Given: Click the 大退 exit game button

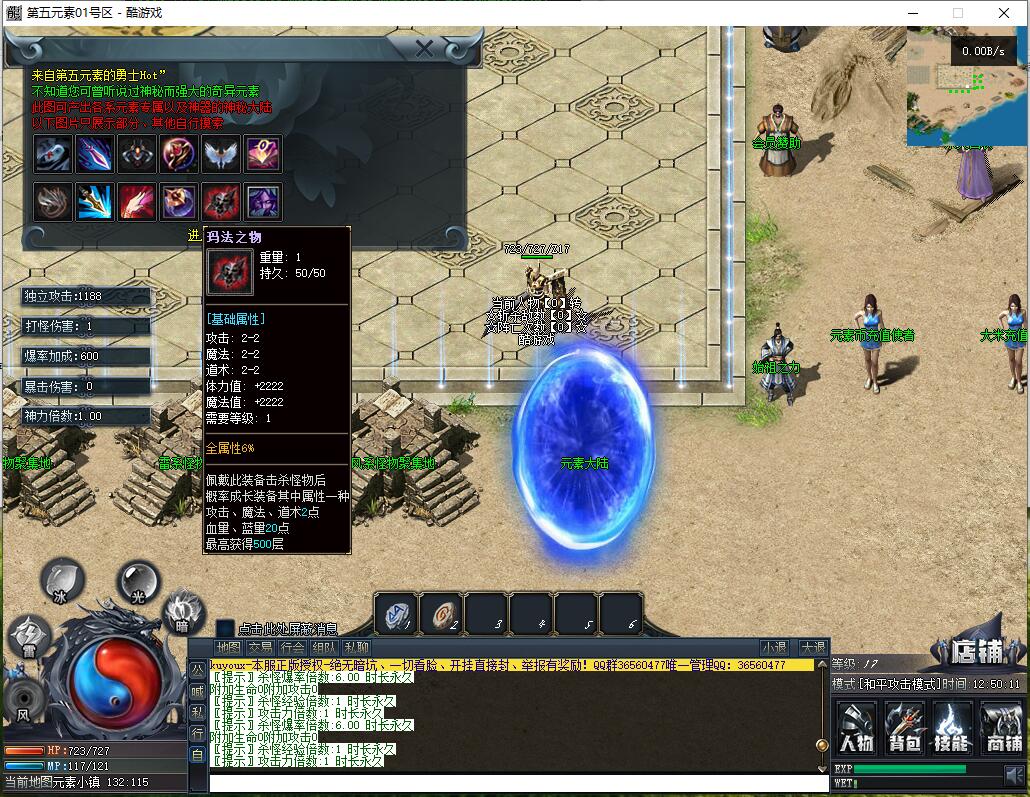Looking at the screenshot, I should point(812,648).
